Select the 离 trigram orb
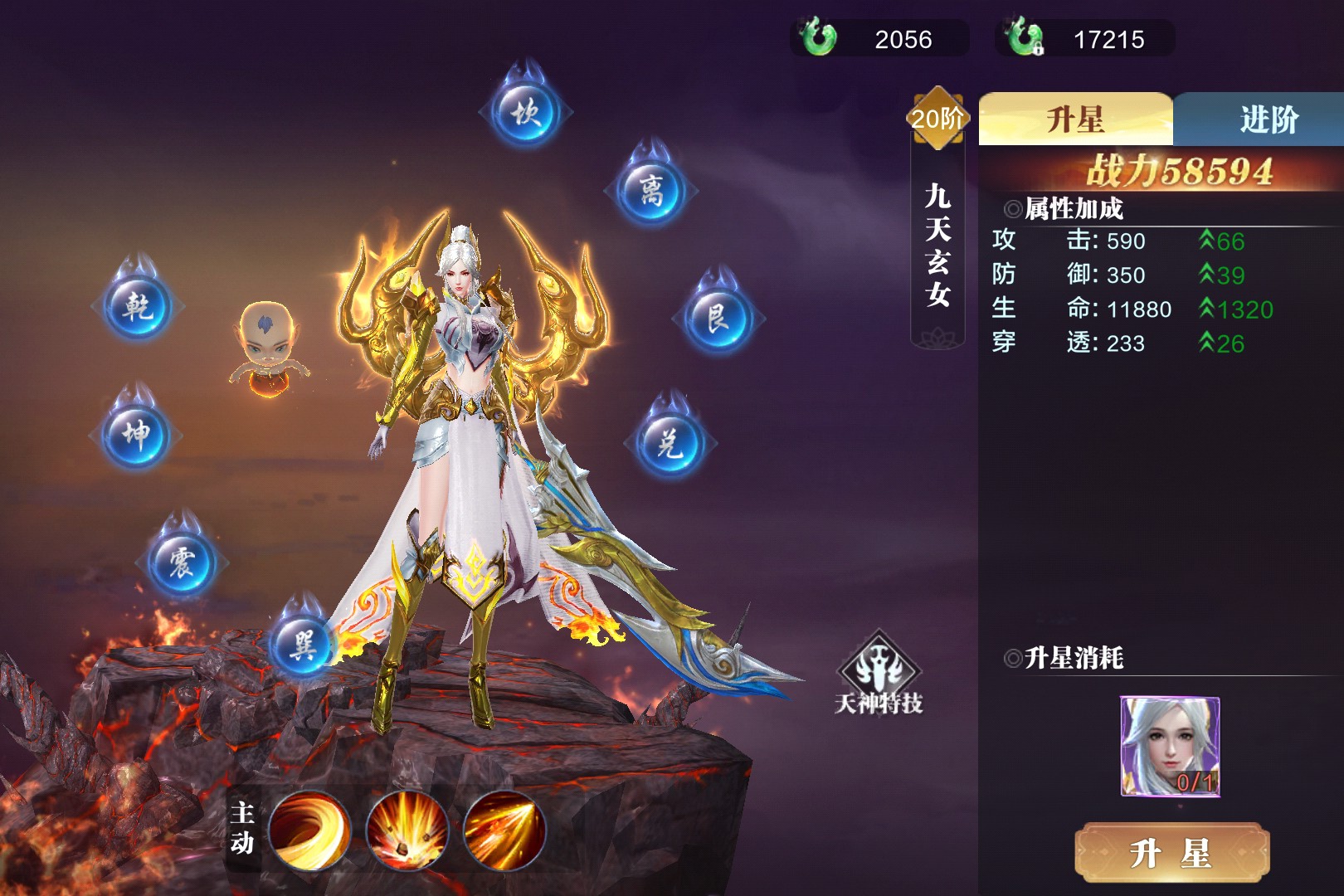The image size is (1344, 896). (x=651, y=191)
